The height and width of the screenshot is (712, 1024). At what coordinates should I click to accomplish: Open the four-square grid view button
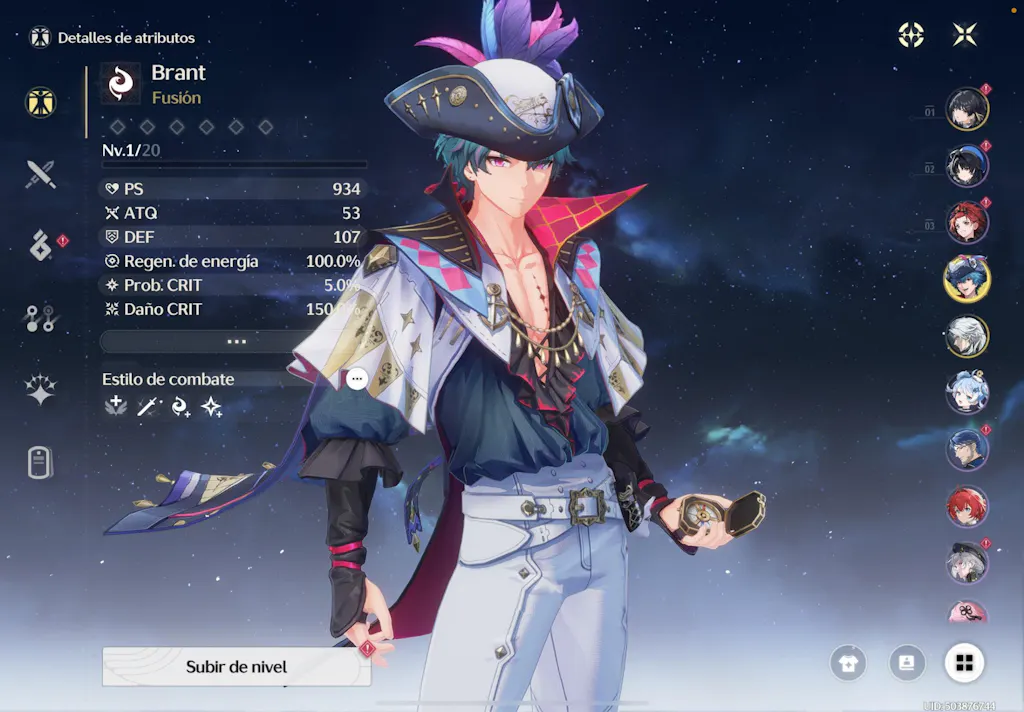[965, 663]
